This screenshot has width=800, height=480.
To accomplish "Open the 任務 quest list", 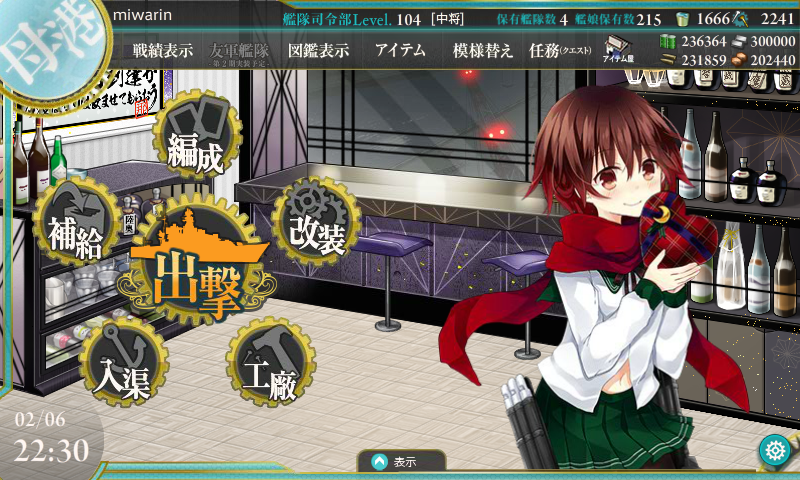I will [558, 51].
